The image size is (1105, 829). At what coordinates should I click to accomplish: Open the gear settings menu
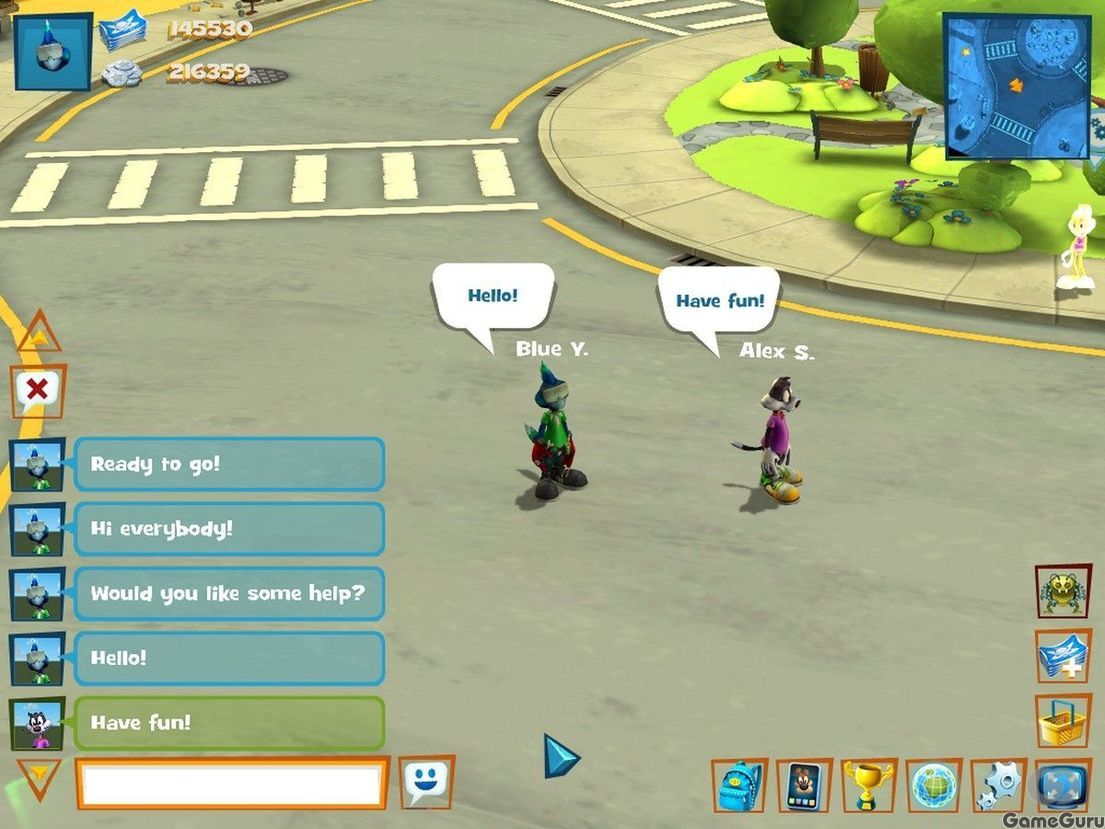pyautogui.click(x=998, y=785)
